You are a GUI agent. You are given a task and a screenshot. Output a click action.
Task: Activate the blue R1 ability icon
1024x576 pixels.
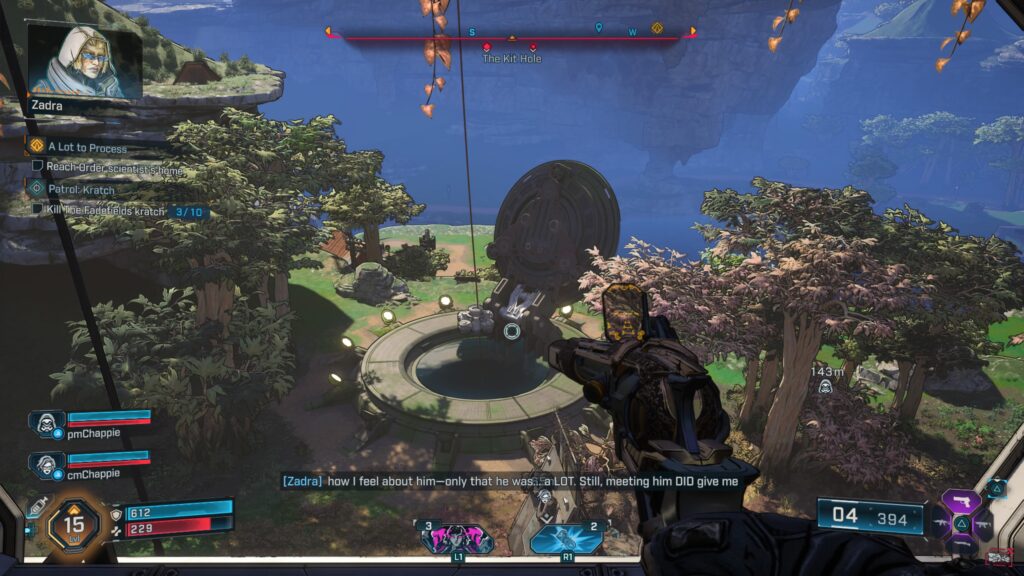566,538
